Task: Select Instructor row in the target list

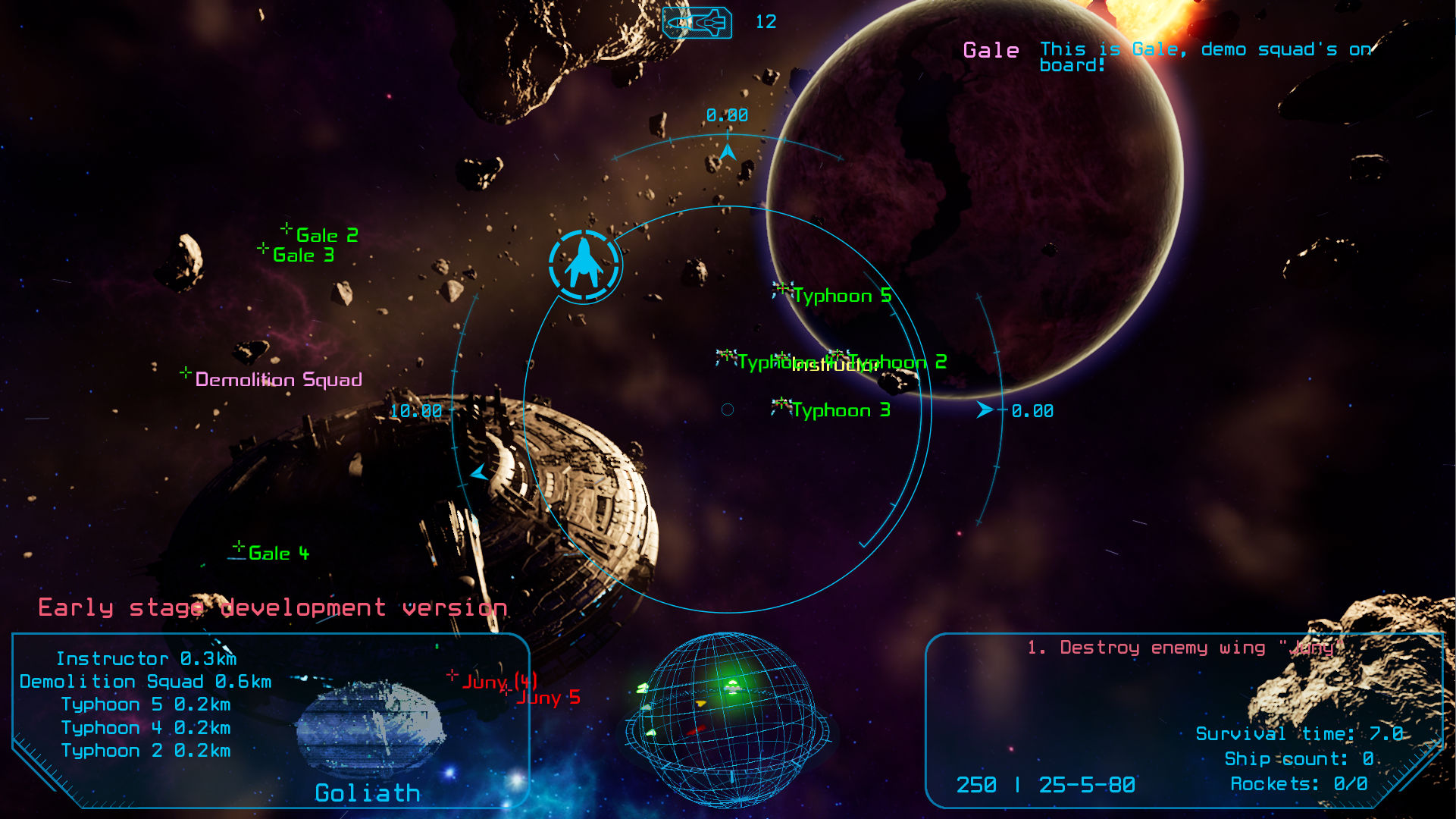Action: click(146, 659)
